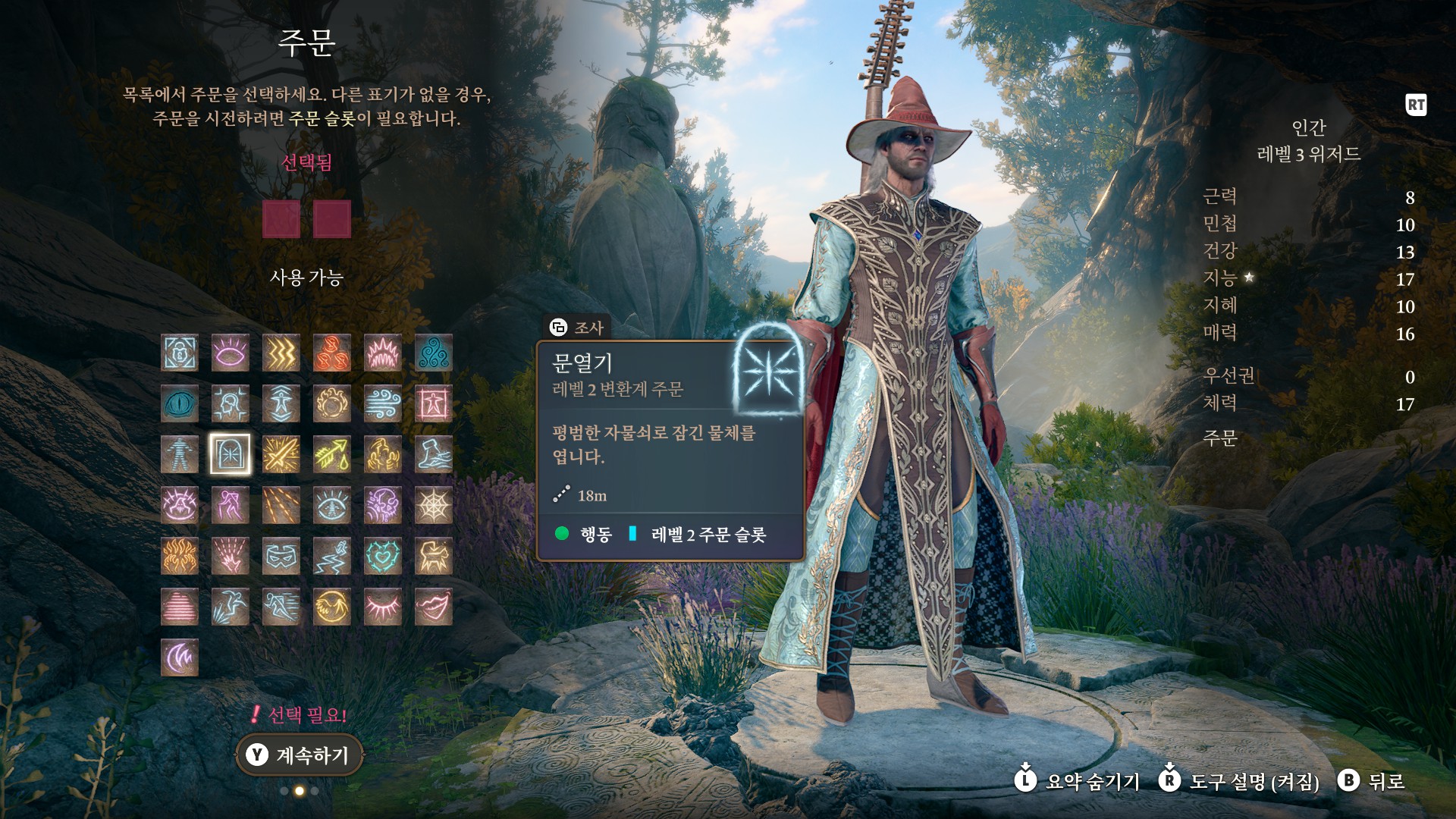
Task: Choose the Web spell spiderweb icon
Action: [434, 505]
